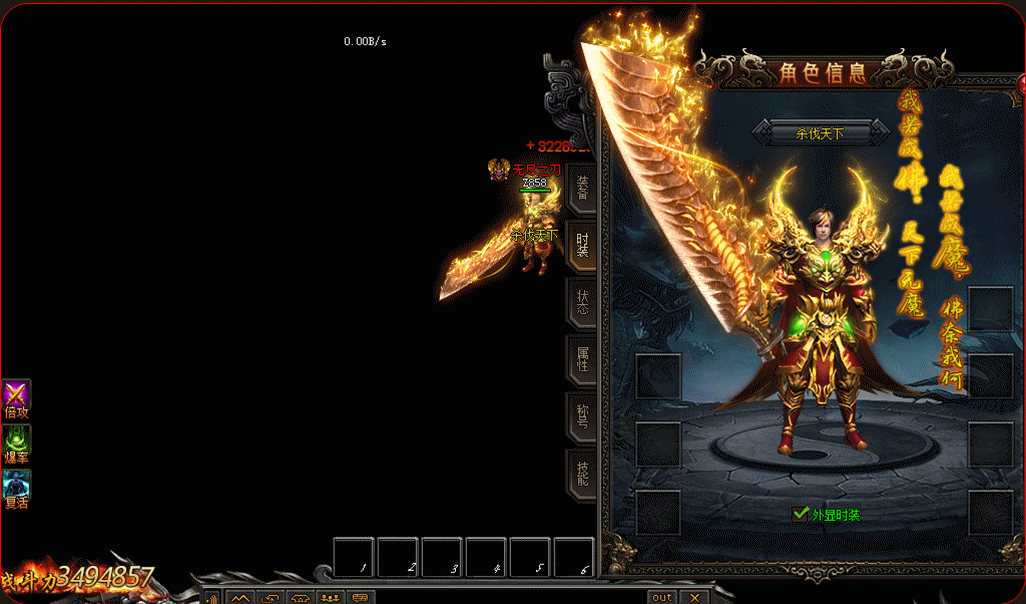Click the 杀伐天下 character name plate
This screenshot has height=604, width=1026.
[x=820, y=131]
